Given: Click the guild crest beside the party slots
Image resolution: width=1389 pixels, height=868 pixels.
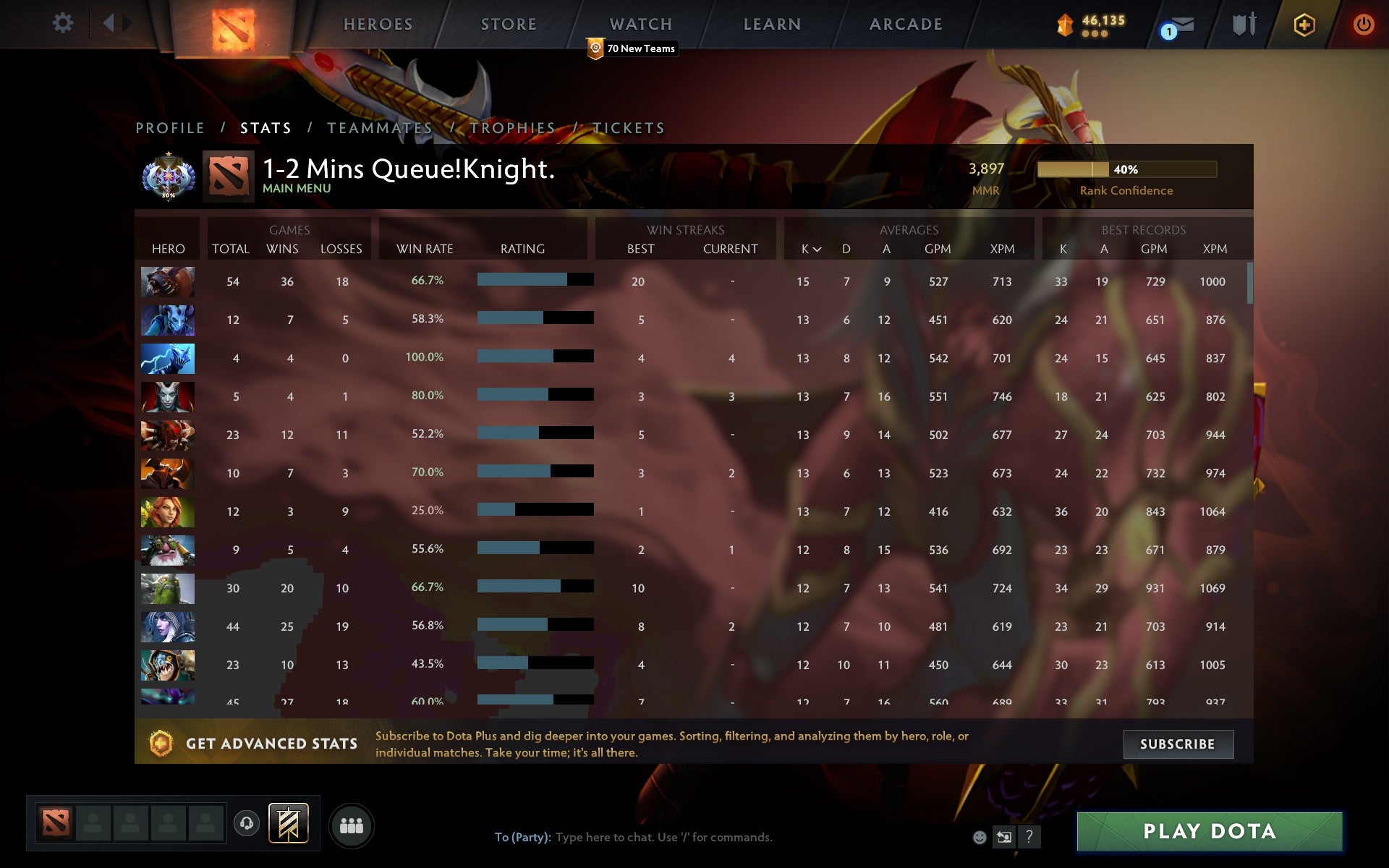Looking at the screenshot, I should [288, 824].
